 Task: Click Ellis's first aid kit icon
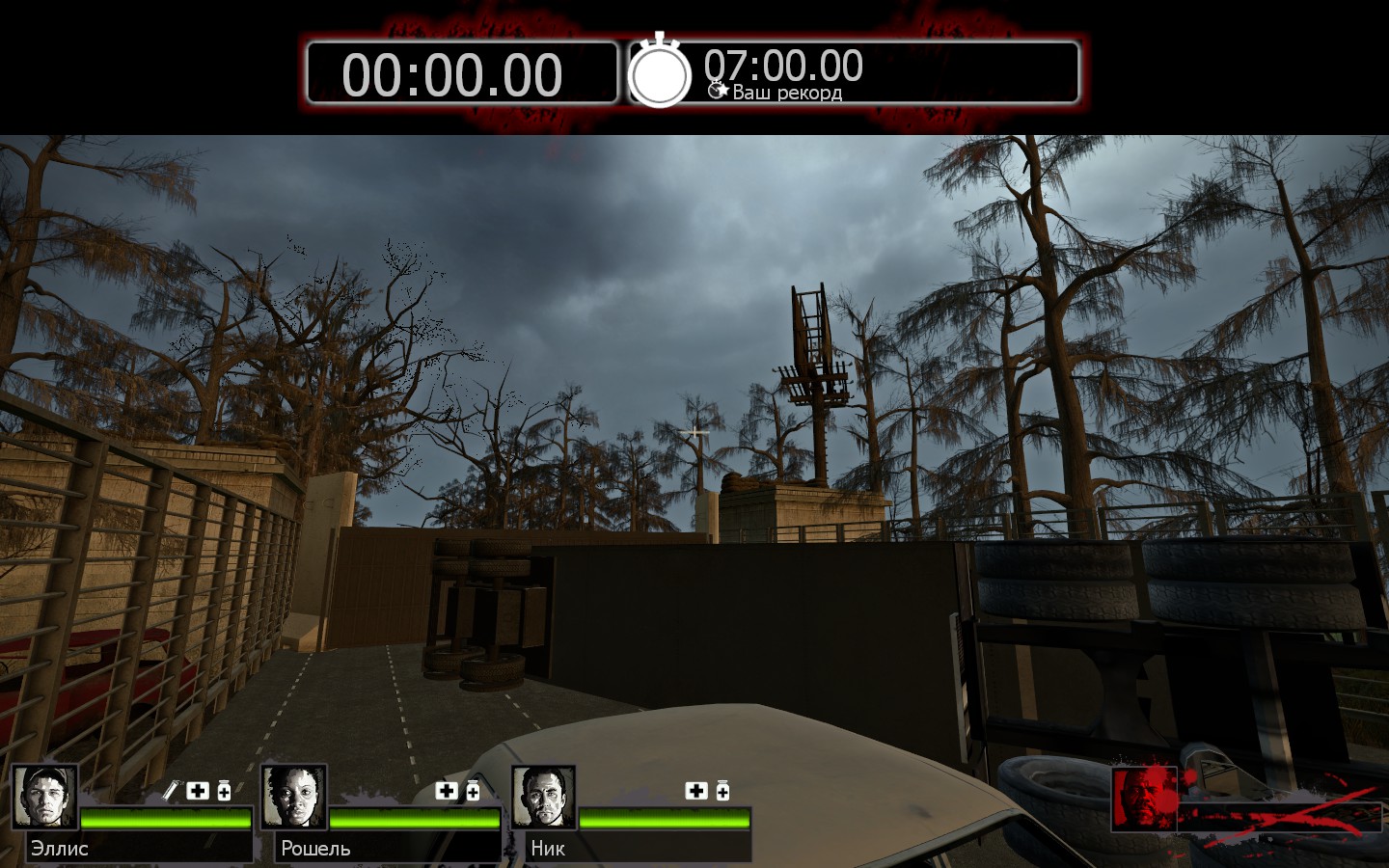[x=198, y=791]
